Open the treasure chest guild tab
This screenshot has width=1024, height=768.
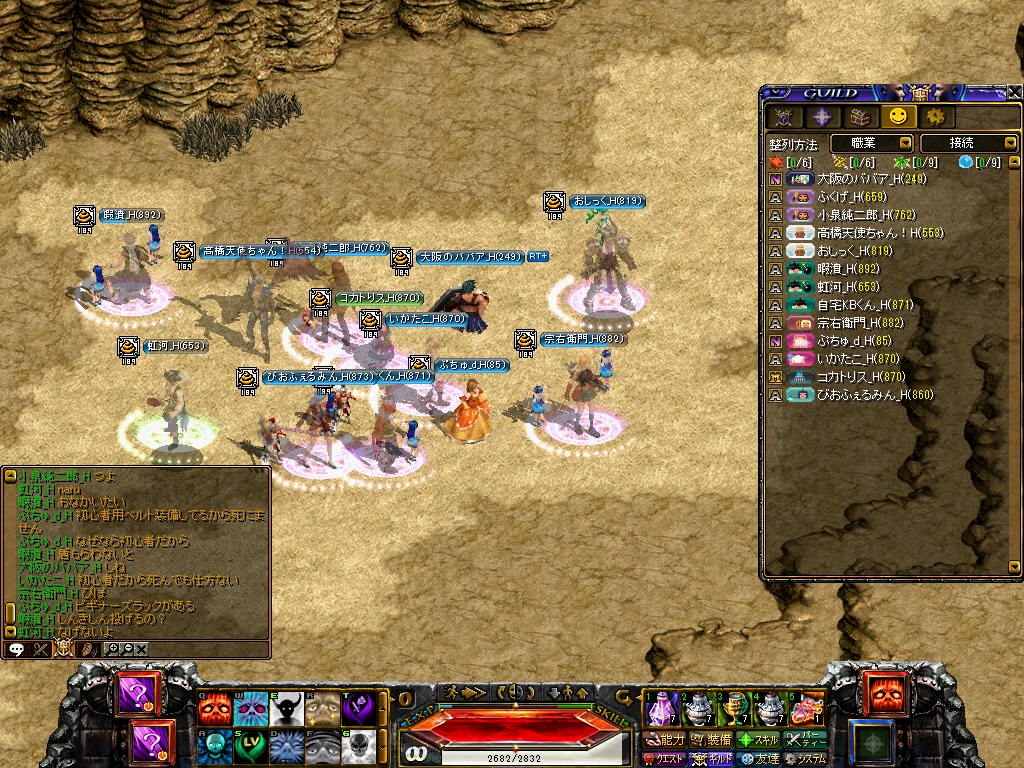[860, 117]
